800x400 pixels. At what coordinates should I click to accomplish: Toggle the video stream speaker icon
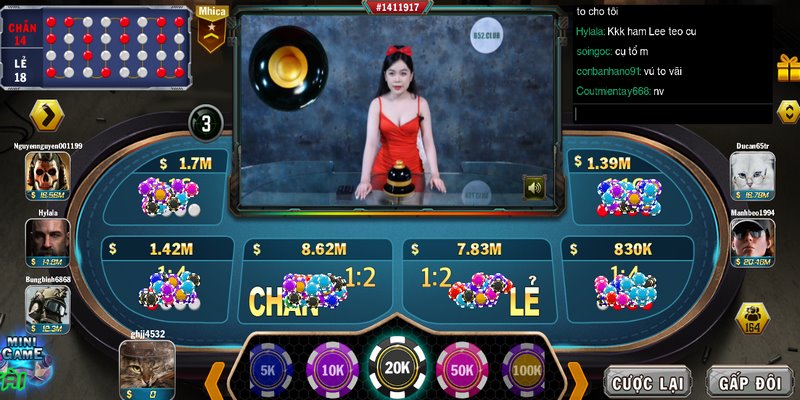[x=535, y=186]
